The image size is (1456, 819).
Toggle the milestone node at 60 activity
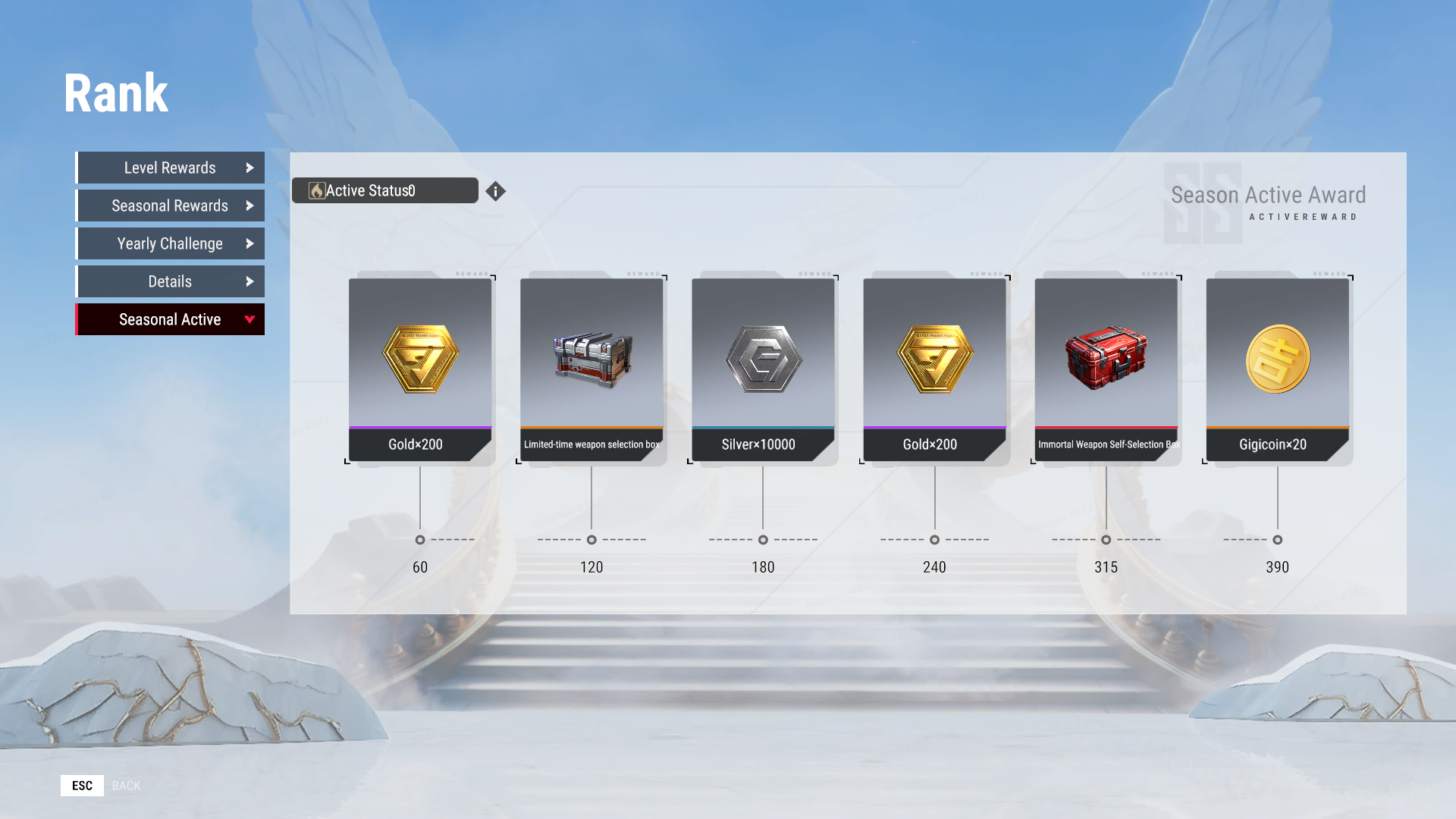coord(419,540)
